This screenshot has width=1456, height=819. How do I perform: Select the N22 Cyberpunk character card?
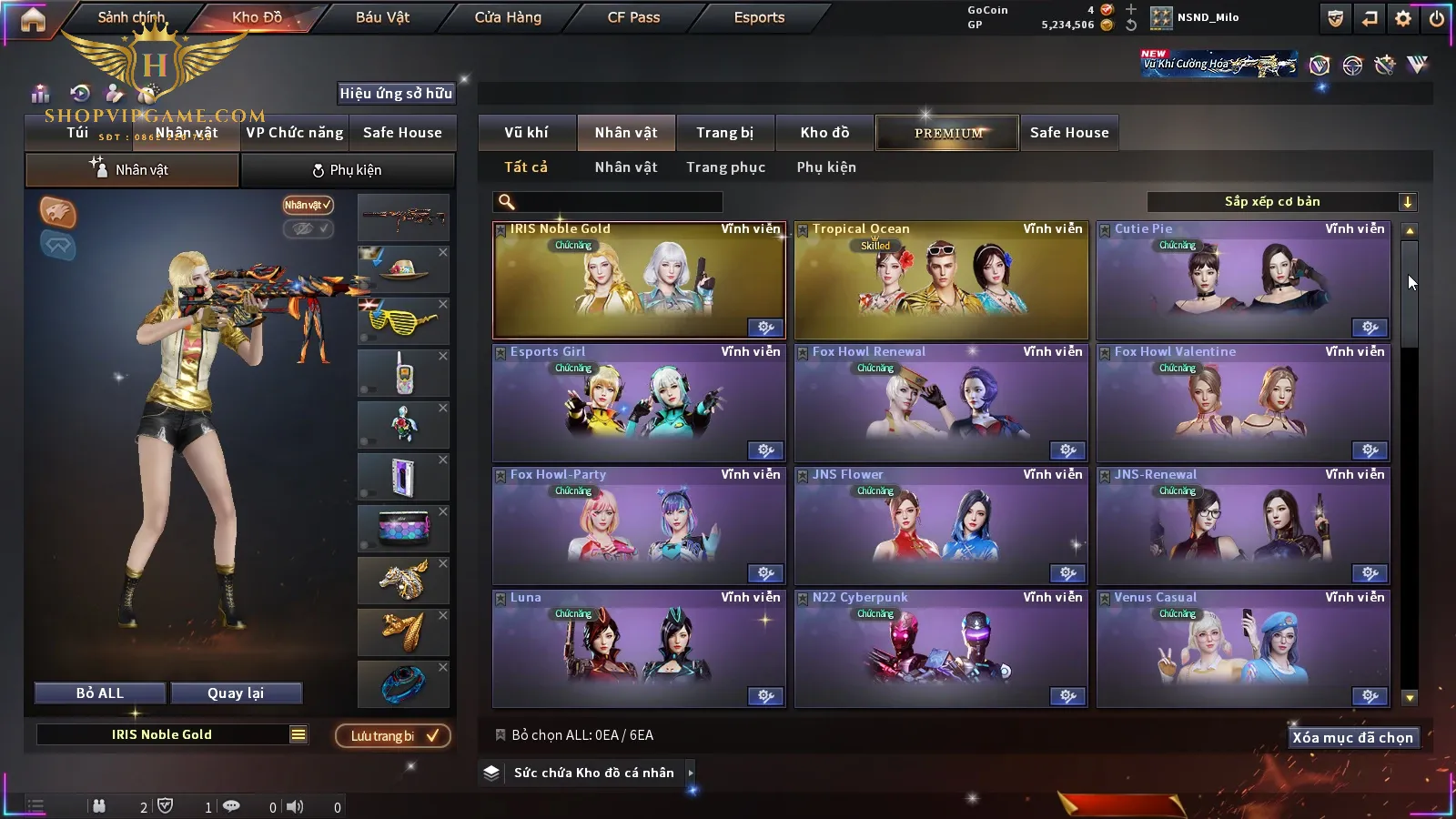pos(941,651)
